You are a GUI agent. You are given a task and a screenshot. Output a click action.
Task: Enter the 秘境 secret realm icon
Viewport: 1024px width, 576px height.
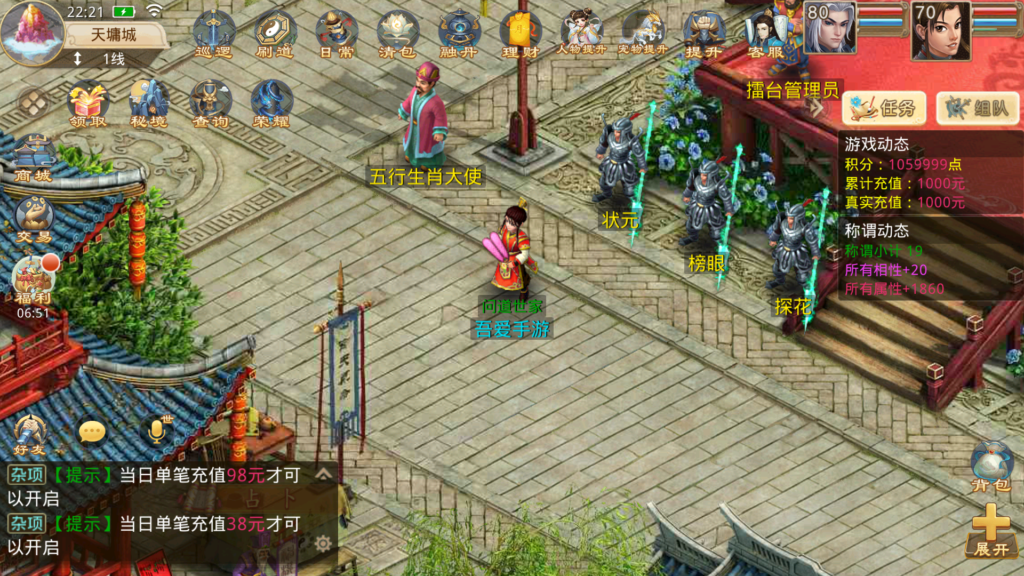point(149,103)
